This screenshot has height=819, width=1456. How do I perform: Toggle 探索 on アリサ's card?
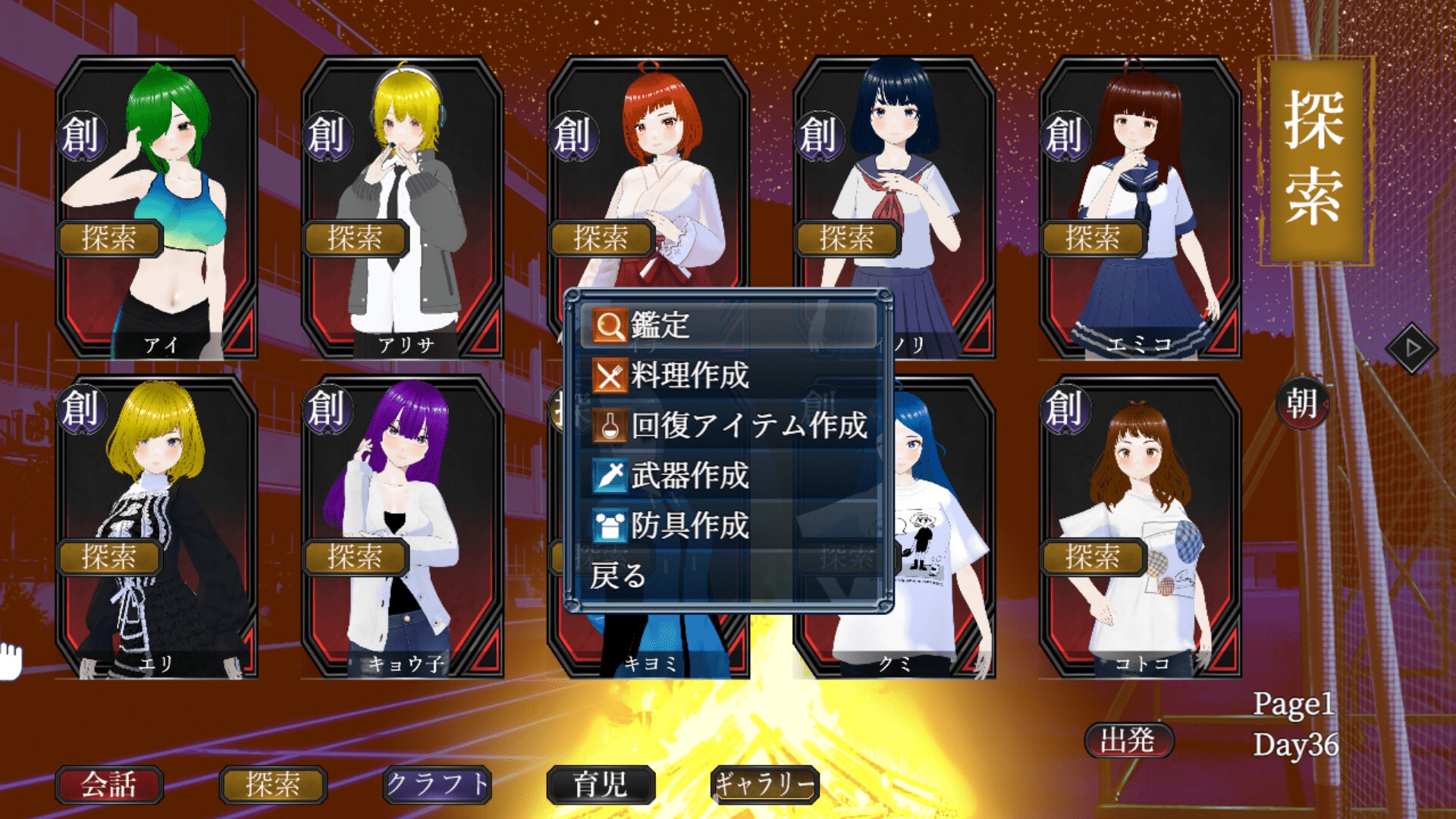click(x=355, y=238)
